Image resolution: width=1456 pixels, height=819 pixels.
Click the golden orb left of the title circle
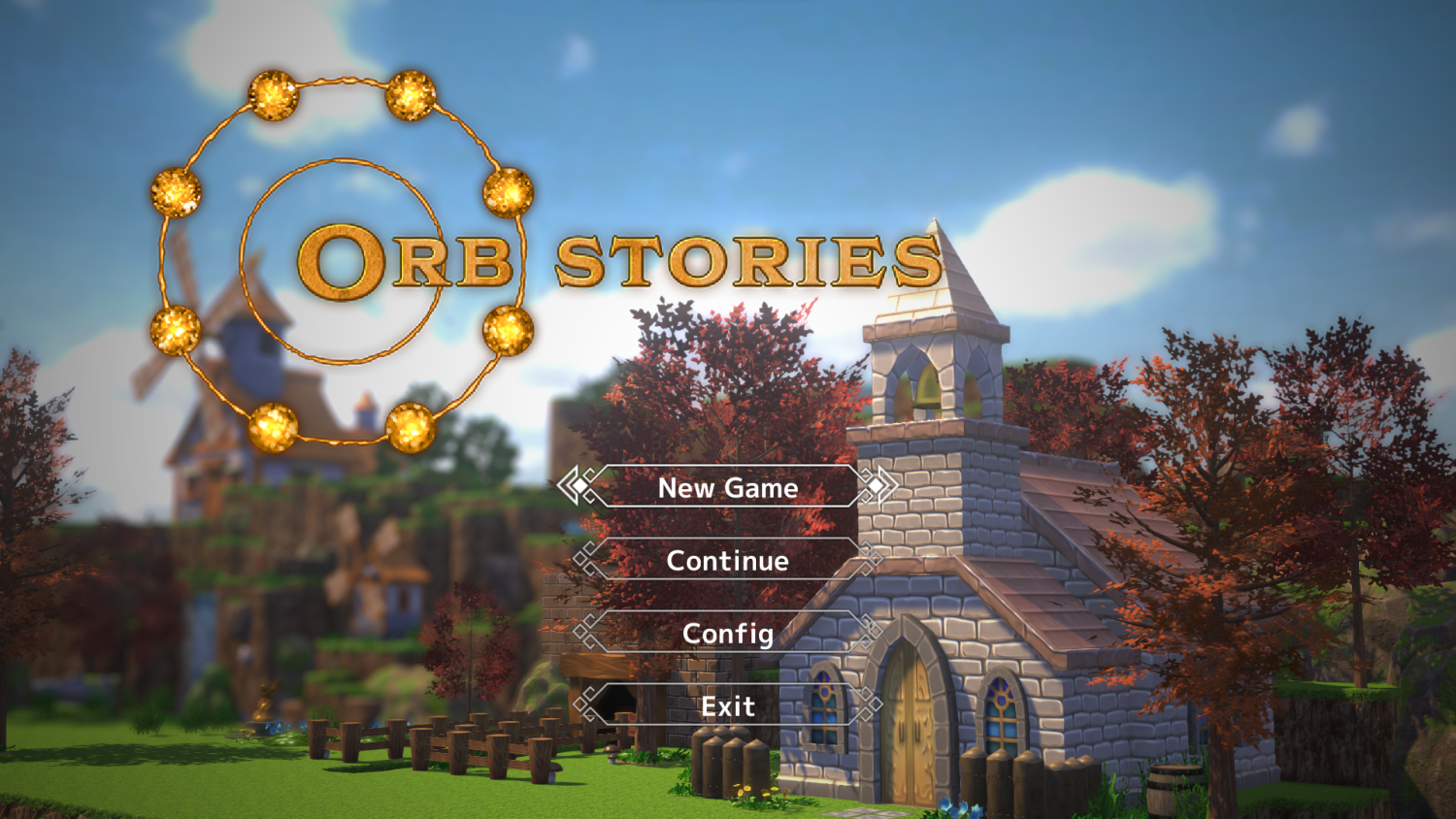click(175, 194)
